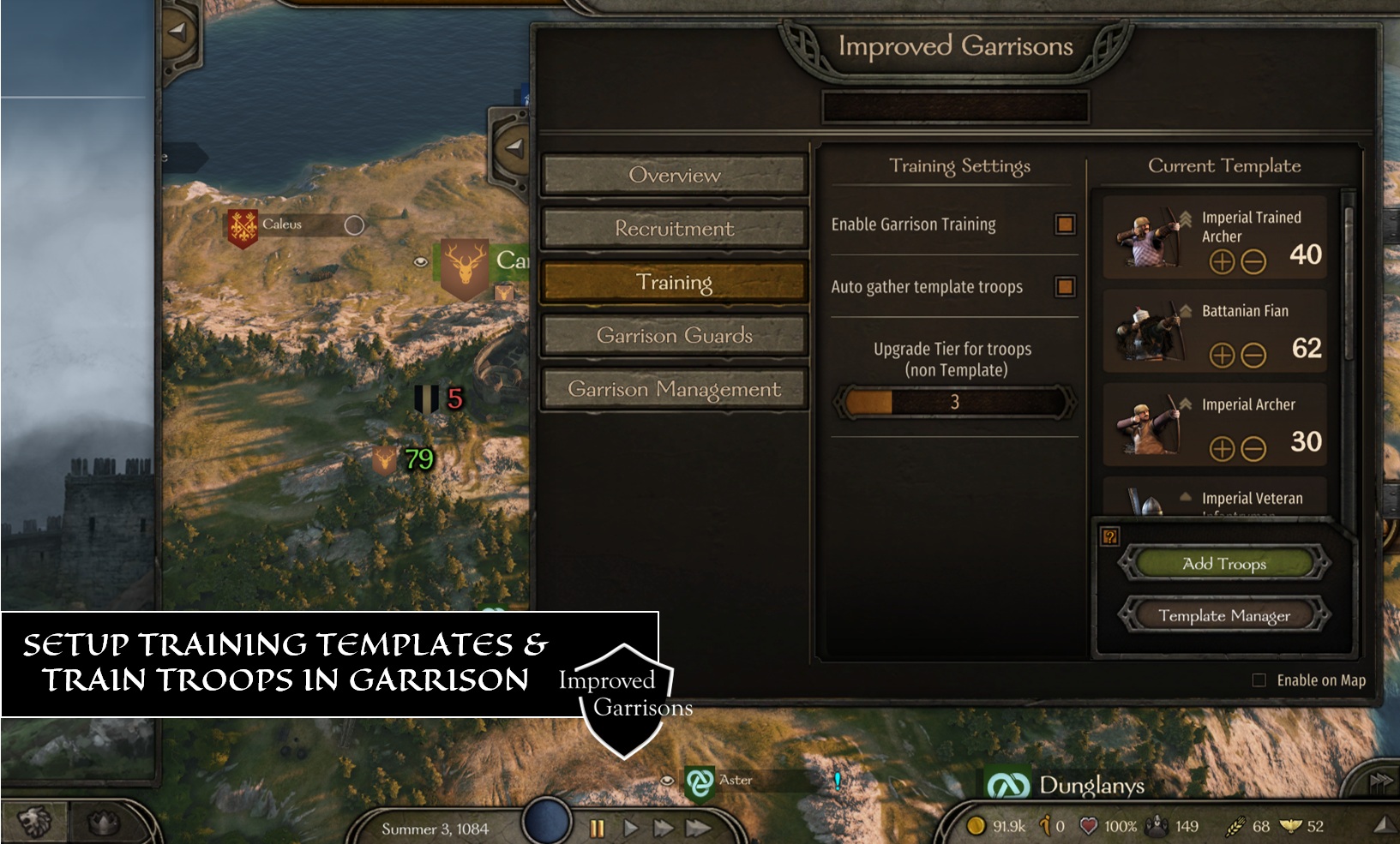1400x844 pixels.
Task: Increase the Imperial Archer count
Action: 1222,448
